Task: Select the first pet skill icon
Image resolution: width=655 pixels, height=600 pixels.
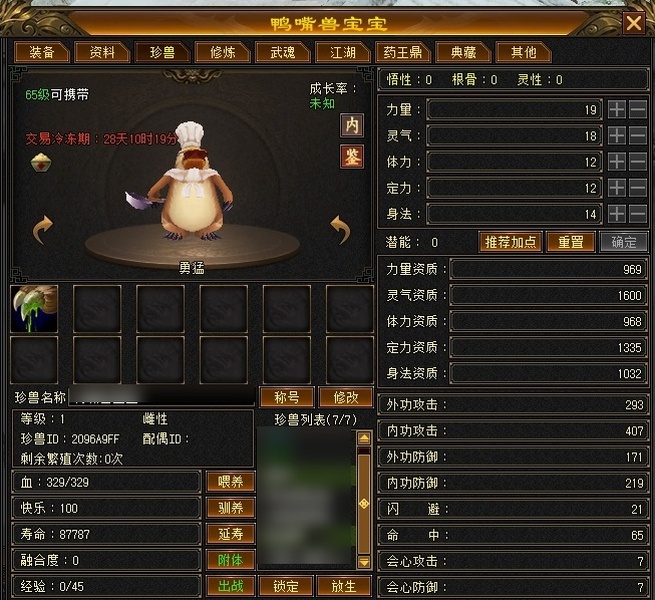Action: (34, 308)
